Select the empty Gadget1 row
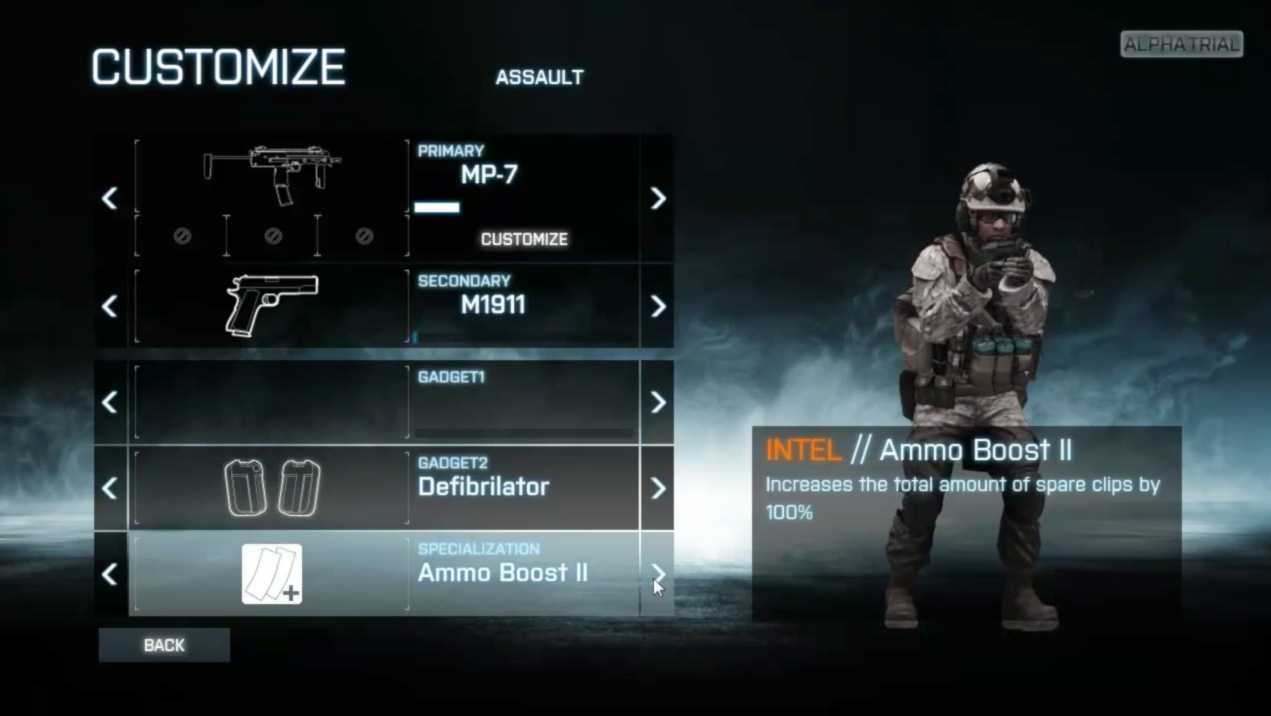Screen dimensions: 1271x716 click(385, 402)
